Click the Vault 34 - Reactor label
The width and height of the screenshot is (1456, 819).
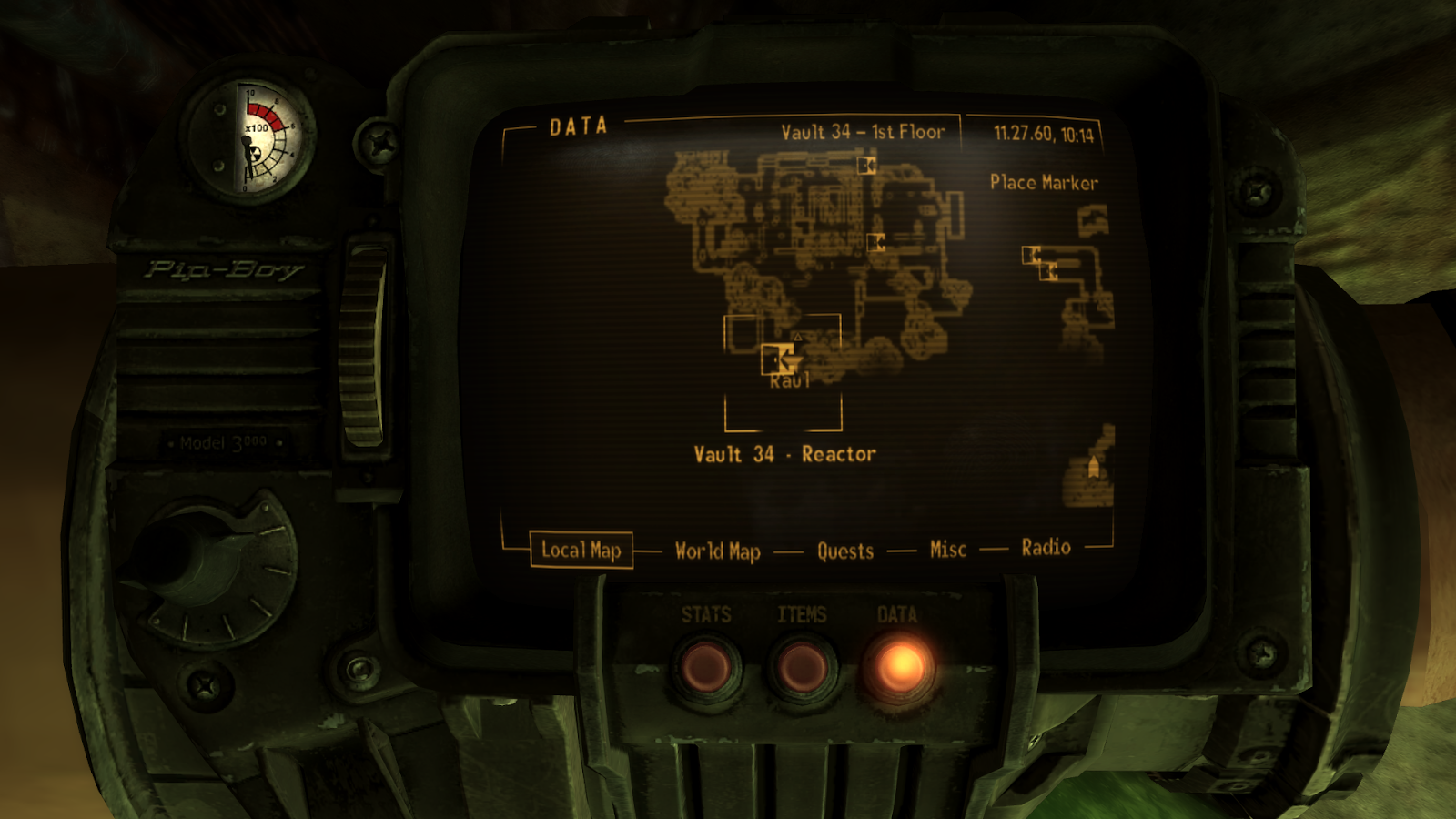point(784,453)
